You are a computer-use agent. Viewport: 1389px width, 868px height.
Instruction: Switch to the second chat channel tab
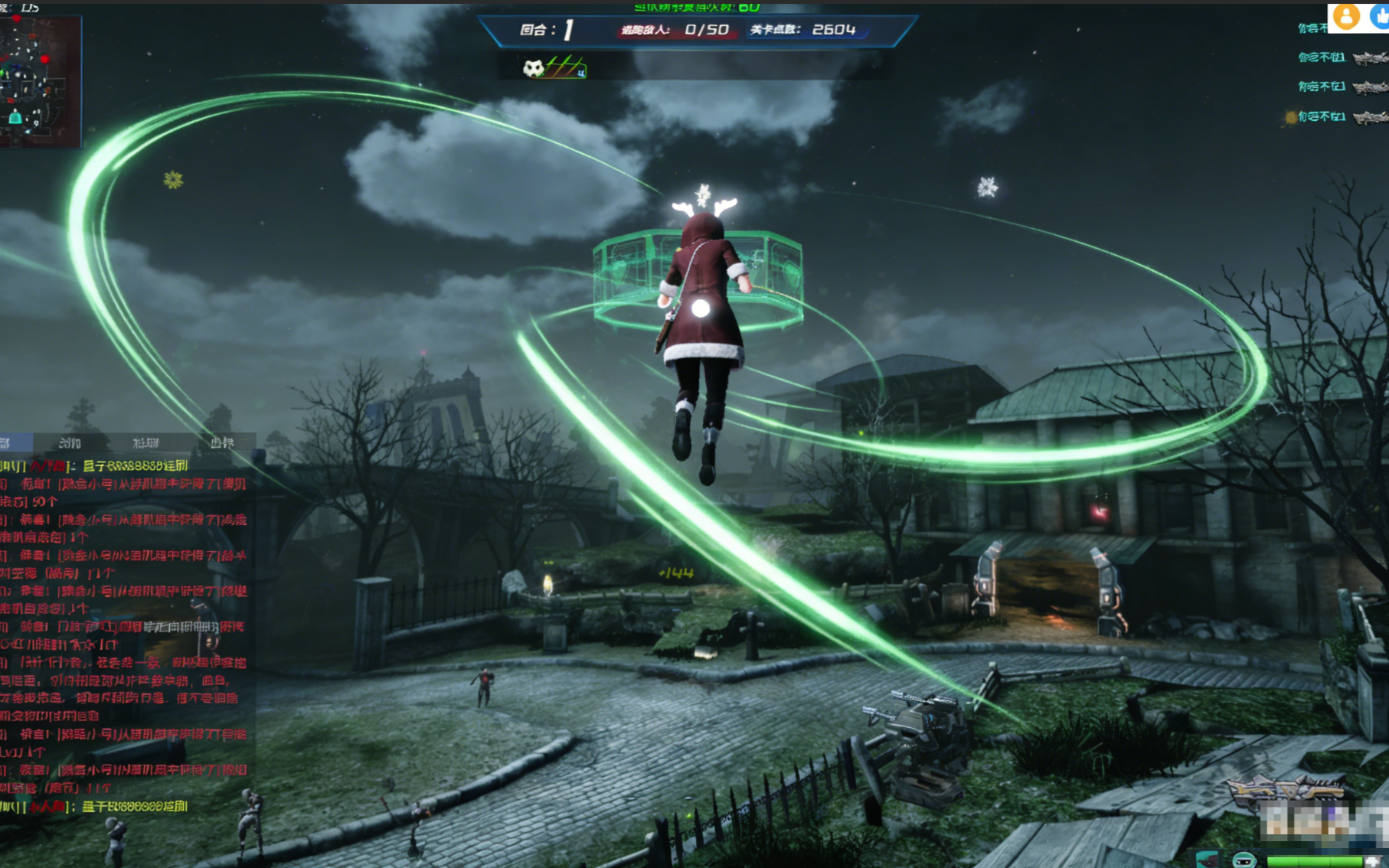[70, 442]
